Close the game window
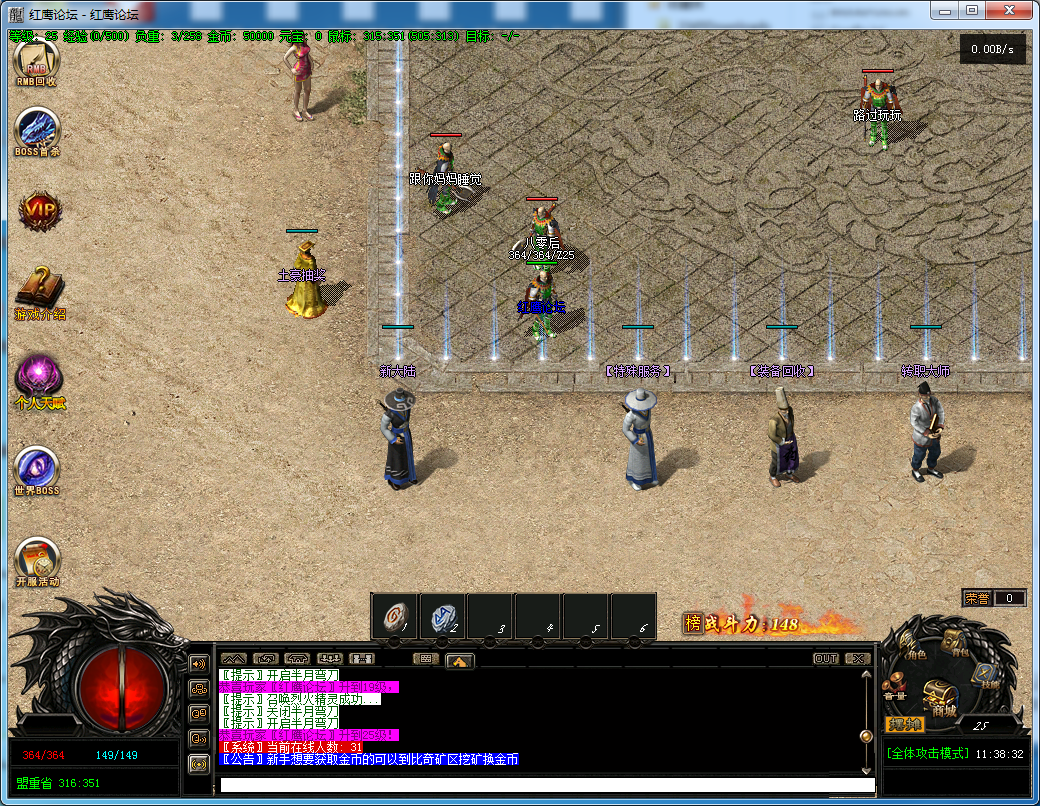Viewport: 1040px width, 806px height. [x=1010, y=10]
